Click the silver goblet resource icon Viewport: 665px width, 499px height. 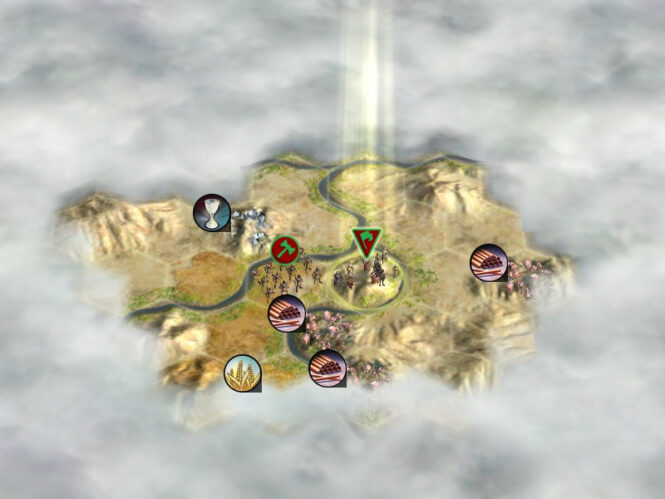212,213
